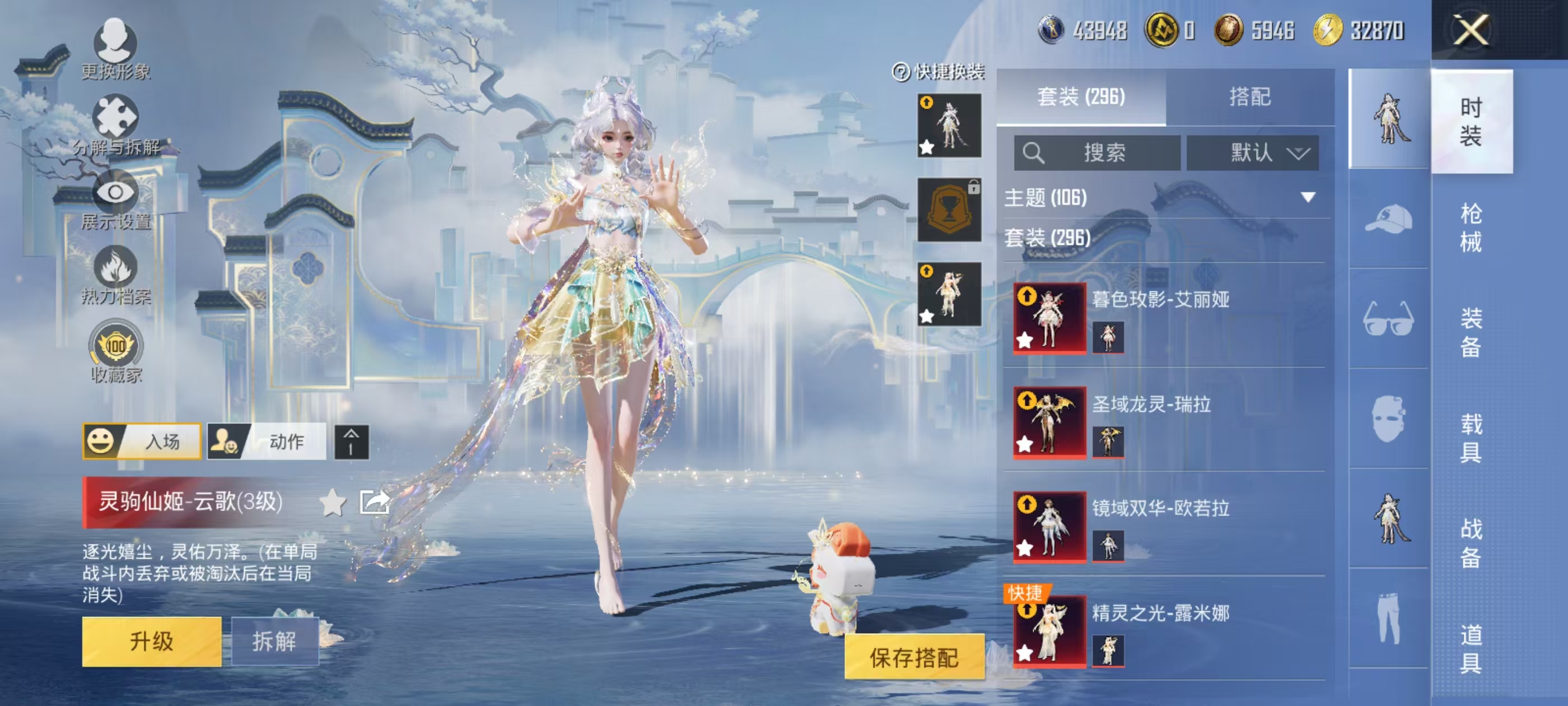
Task: Toggle favorite star beside outfit name
Action: coord(332,503)
